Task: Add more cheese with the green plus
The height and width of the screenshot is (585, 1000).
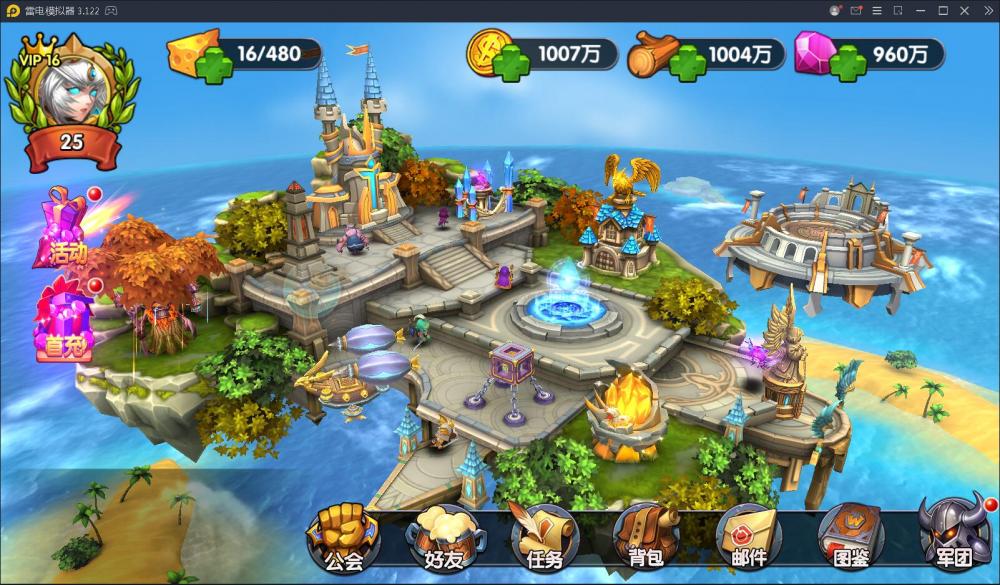Action: (213, 68)
